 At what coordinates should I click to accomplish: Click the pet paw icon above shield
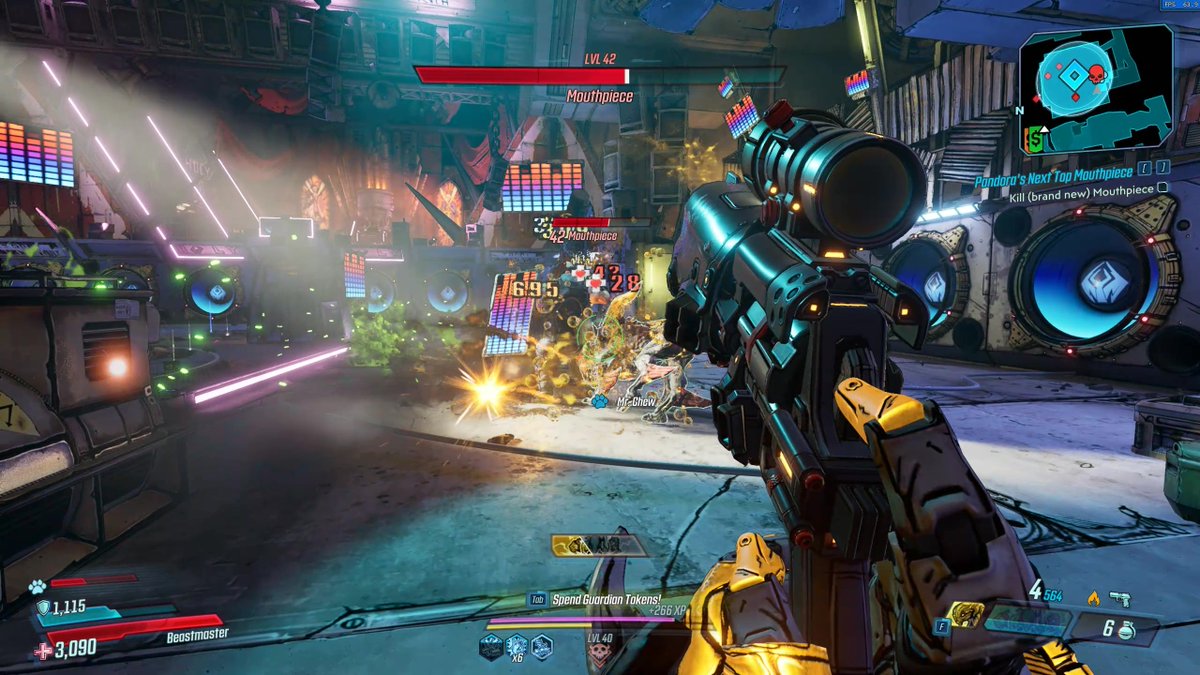point(37,588)
